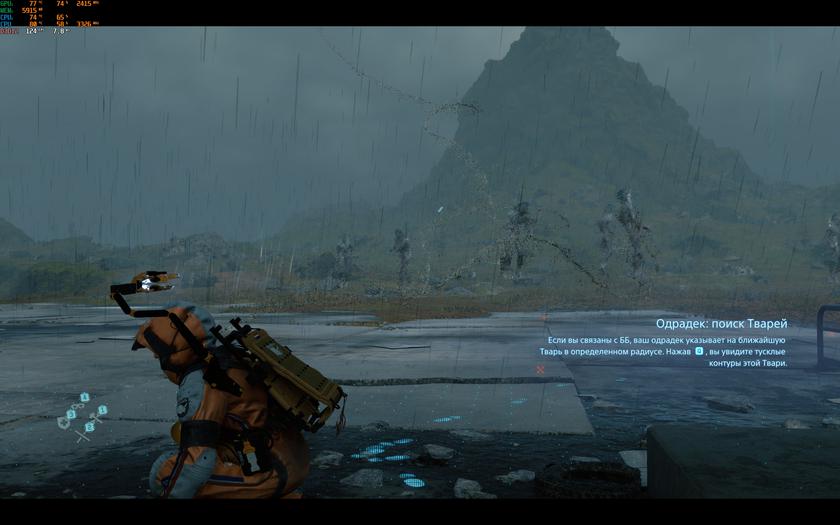Select the quick slot numbered 4
The height and width of the screenshot is (525, 840).
[x=85, y=397]
